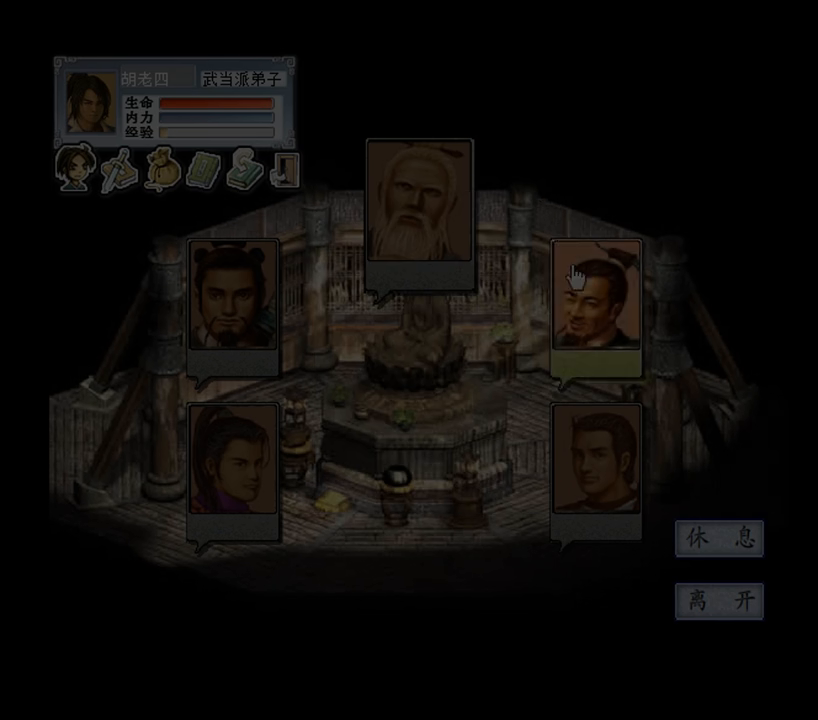Screen dimensions: 818x720
Task: Pick the brown-robed young man portrait
Action: (x=597, y=460)
